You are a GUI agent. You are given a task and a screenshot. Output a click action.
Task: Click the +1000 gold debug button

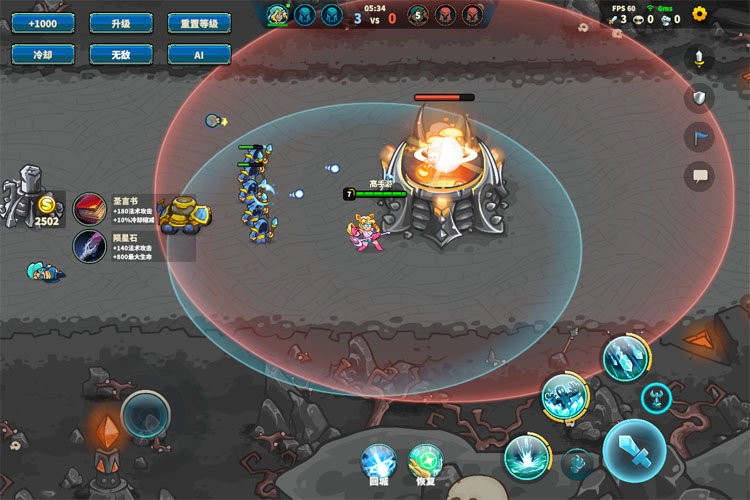[x=44, y=23]
